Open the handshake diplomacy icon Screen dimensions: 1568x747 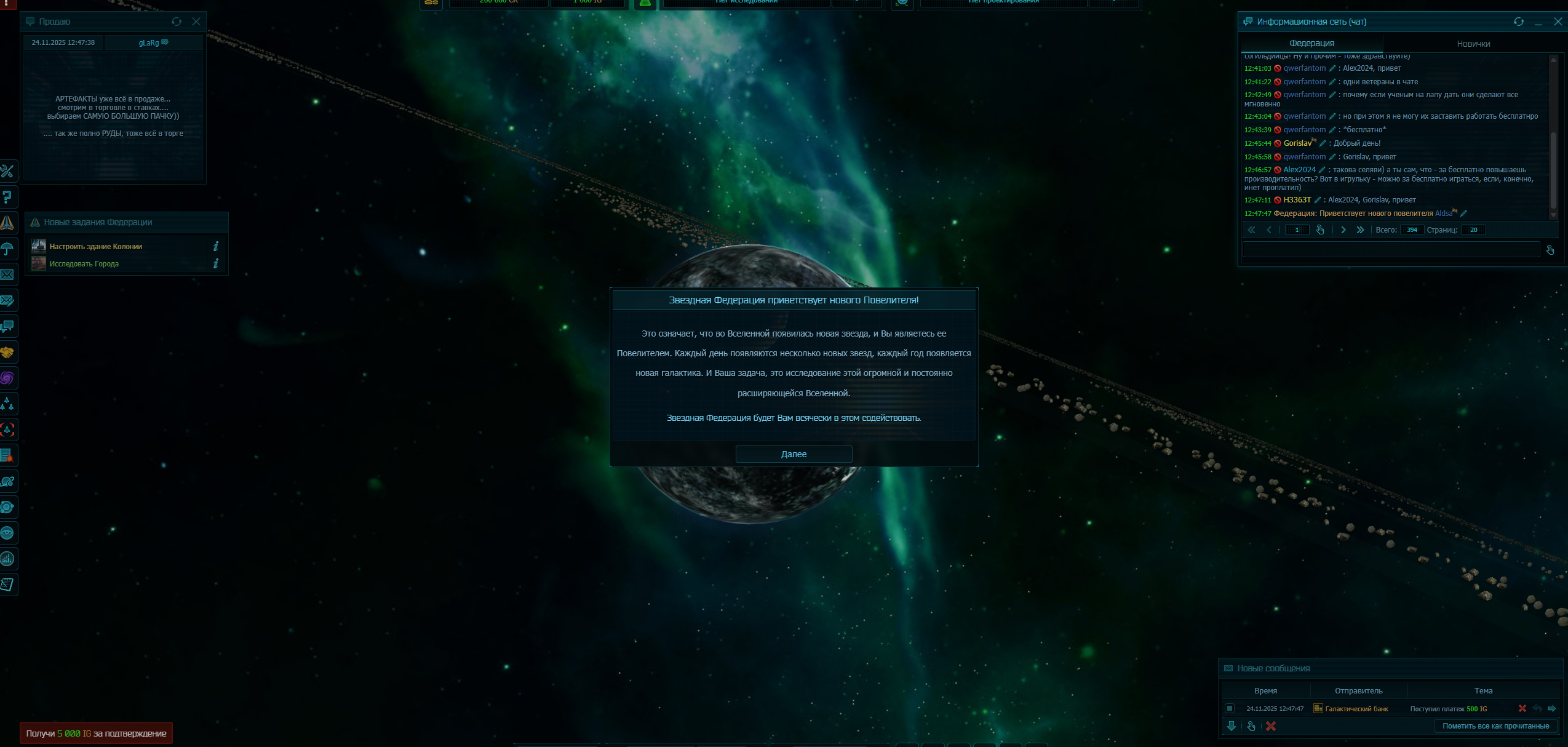click(7, 353)
